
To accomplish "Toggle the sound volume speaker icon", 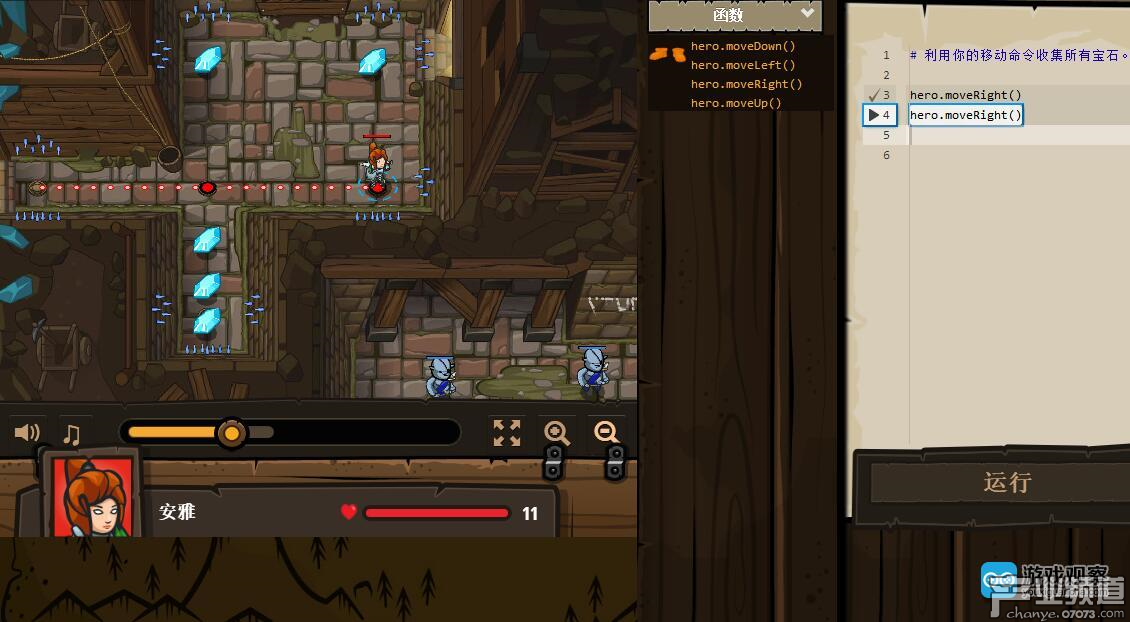I will (x=27, y=433).
